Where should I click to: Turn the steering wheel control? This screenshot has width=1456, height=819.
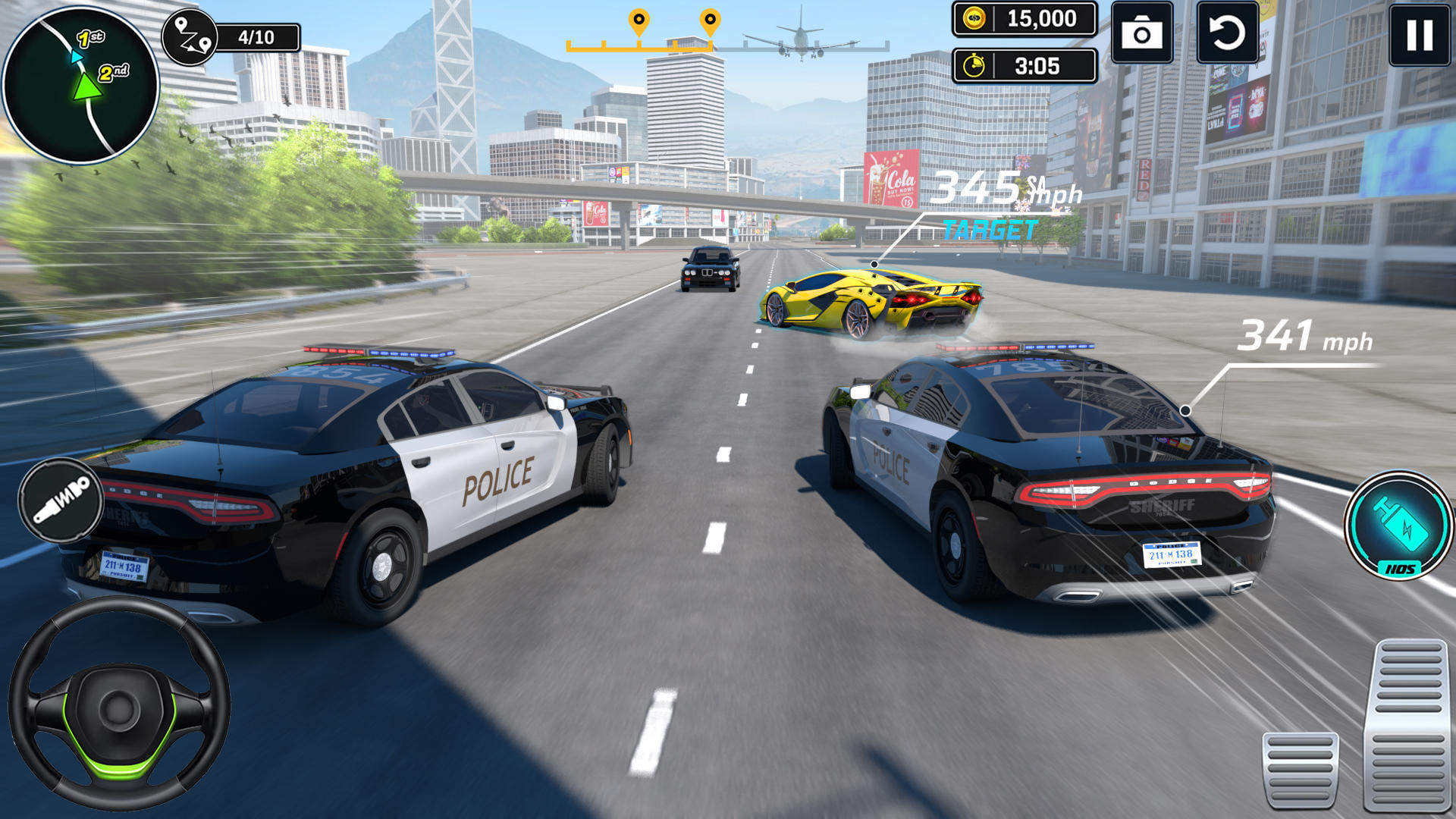point(119,703)
